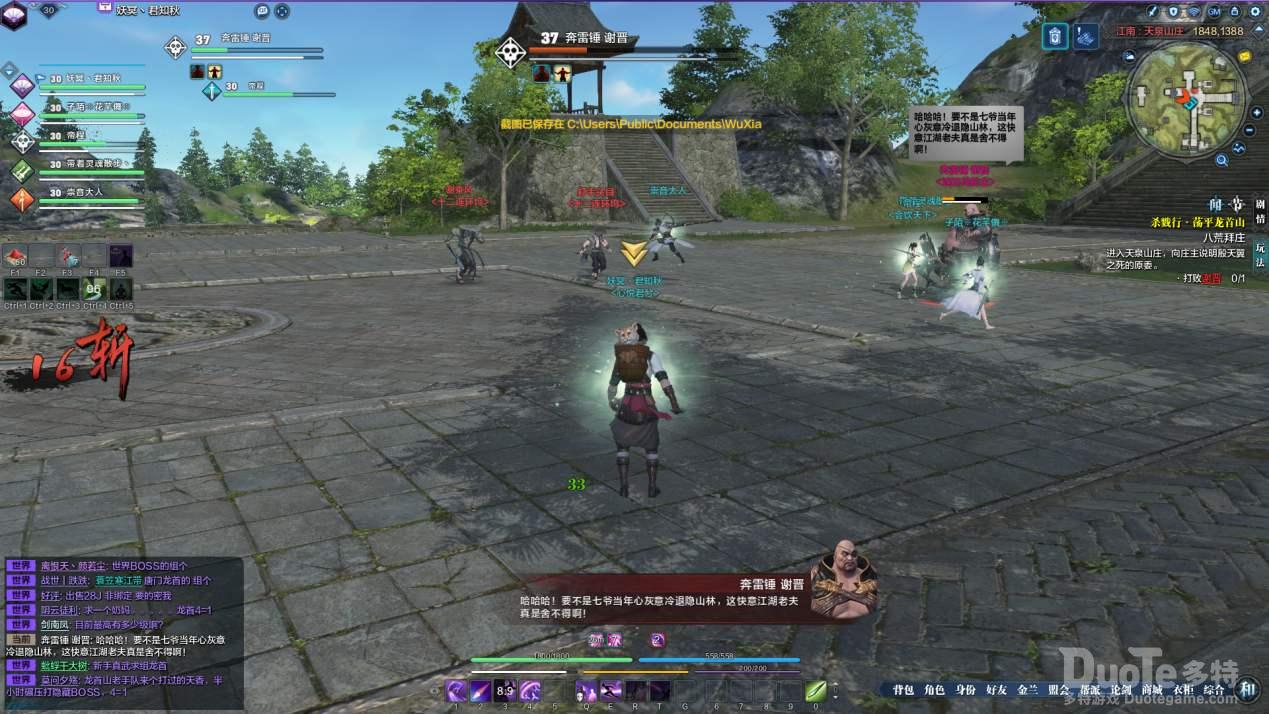Open the 背包 backpack menu
The image size is (1269, 714).
click(x=903, y=690)
